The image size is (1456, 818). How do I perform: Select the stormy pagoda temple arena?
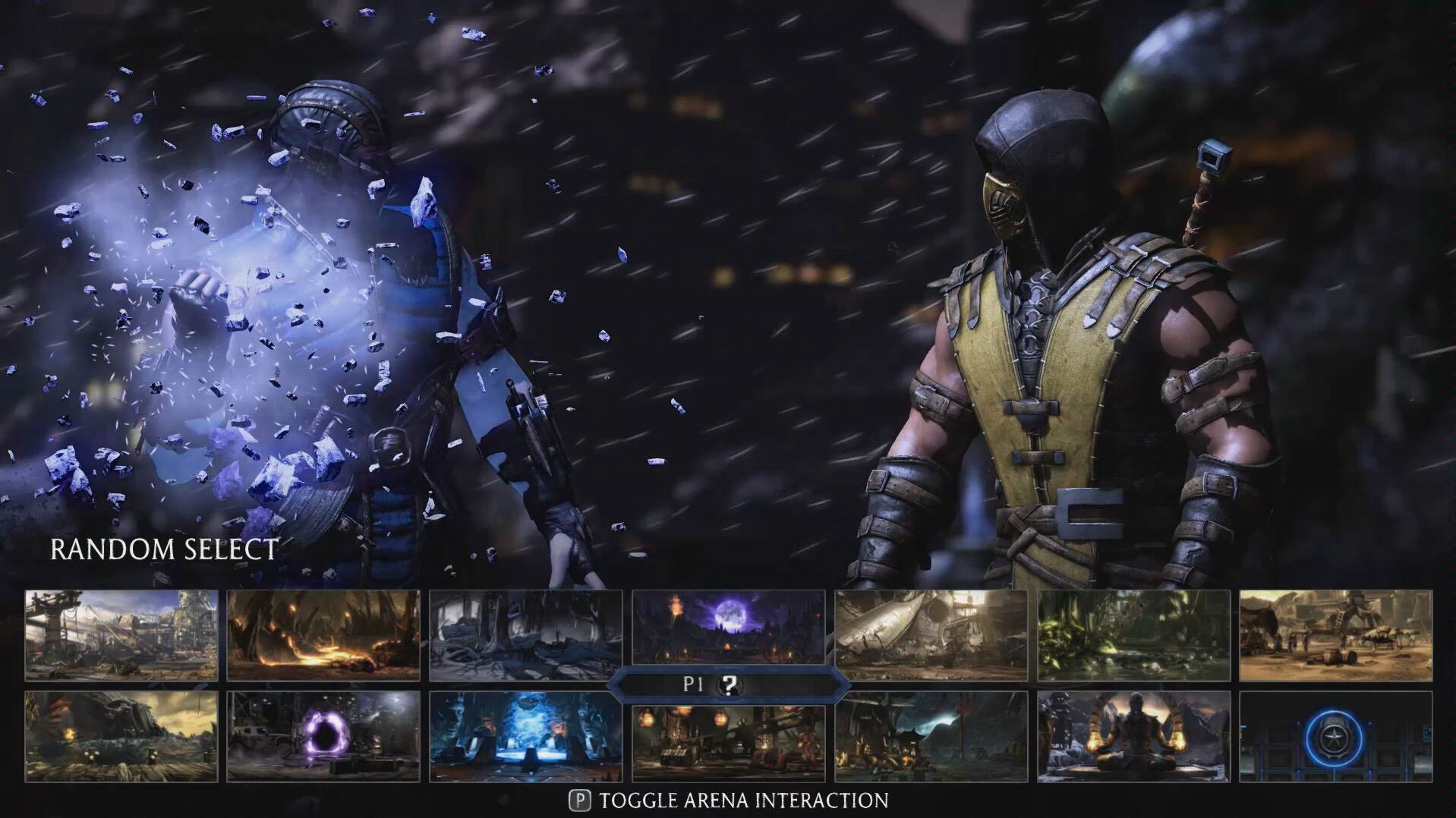click(x=931, y=736)
